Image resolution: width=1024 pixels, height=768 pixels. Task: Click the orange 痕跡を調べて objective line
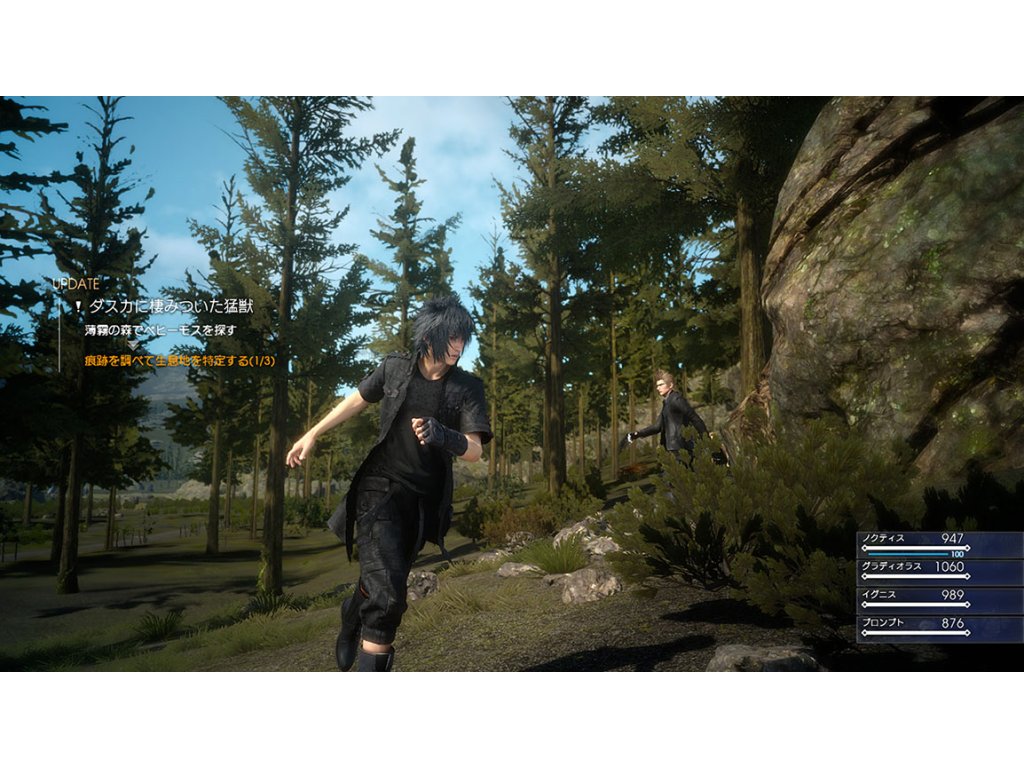pos(179,360)
